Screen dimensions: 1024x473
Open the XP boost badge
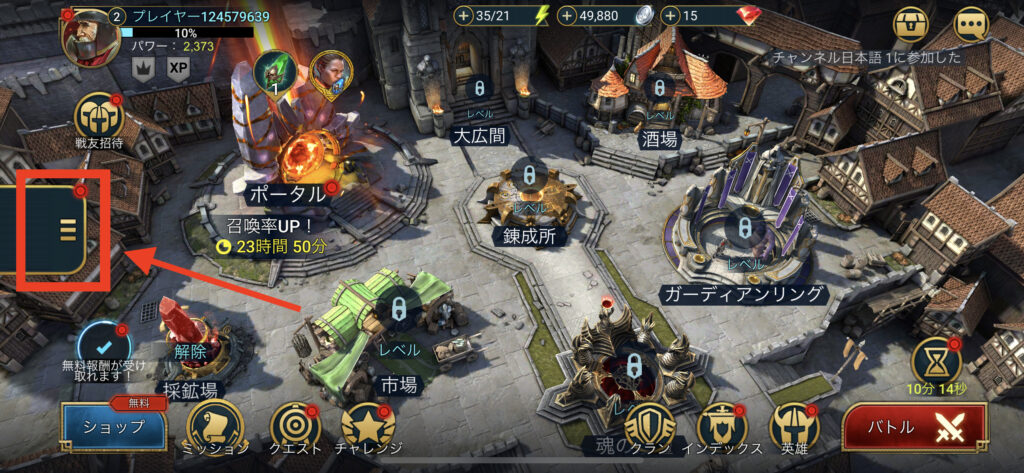(x=179, y=67)
